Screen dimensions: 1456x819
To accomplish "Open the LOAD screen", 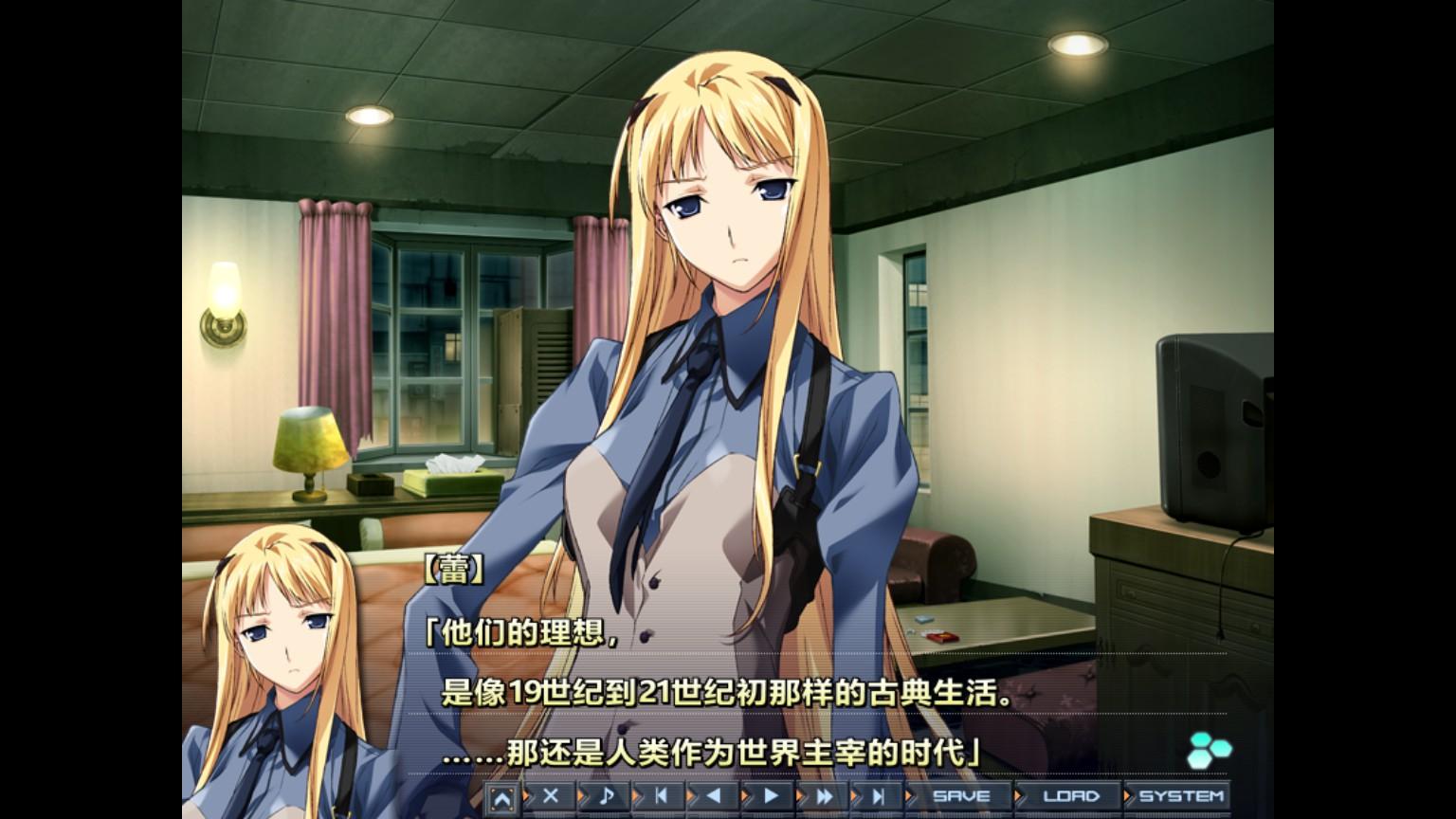I will (x=1069, y=797).
